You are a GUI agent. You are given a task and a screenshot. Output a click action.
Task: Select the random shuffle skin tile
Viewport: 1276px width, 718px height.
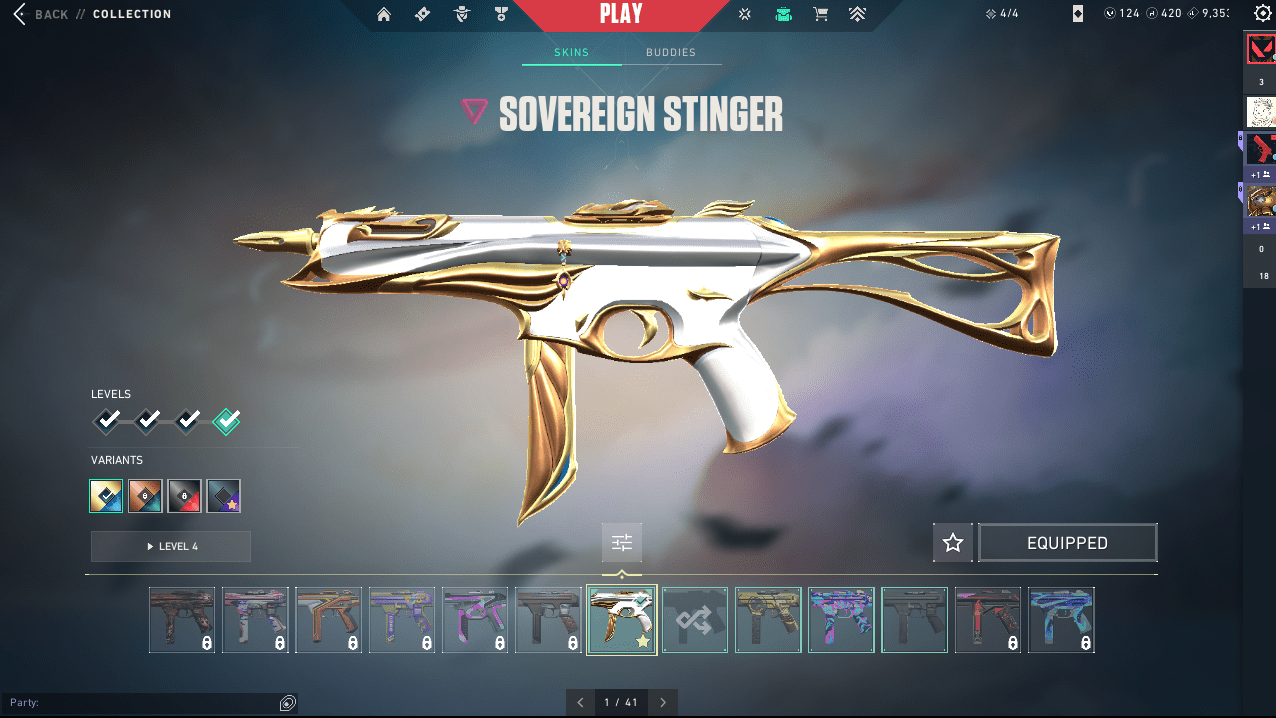(x=695, y=620)
